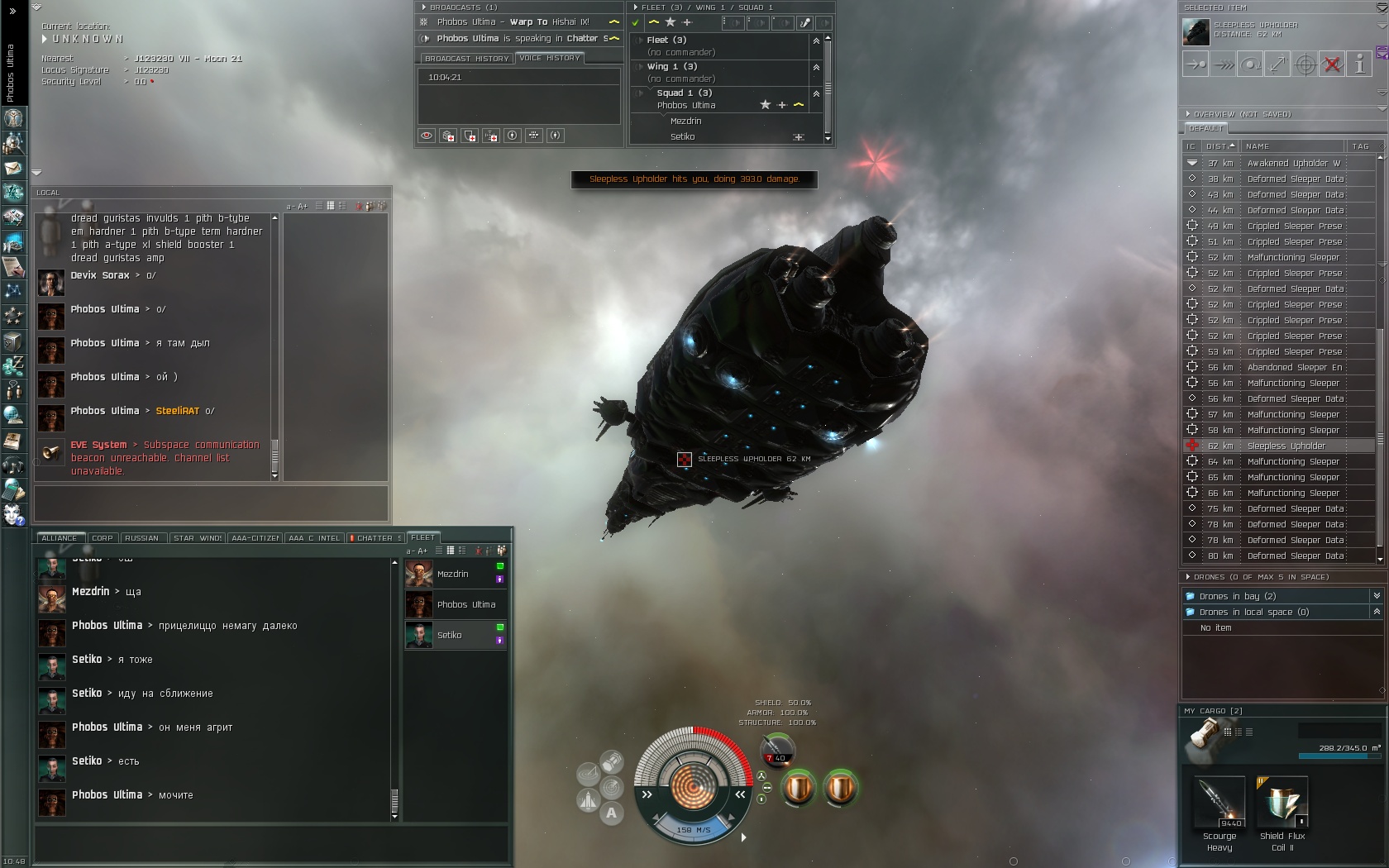The height and width of the screenshot is (868, 1389).
Task: Select Mezdrin in the fleet chat member list
Action: [453, 574]
